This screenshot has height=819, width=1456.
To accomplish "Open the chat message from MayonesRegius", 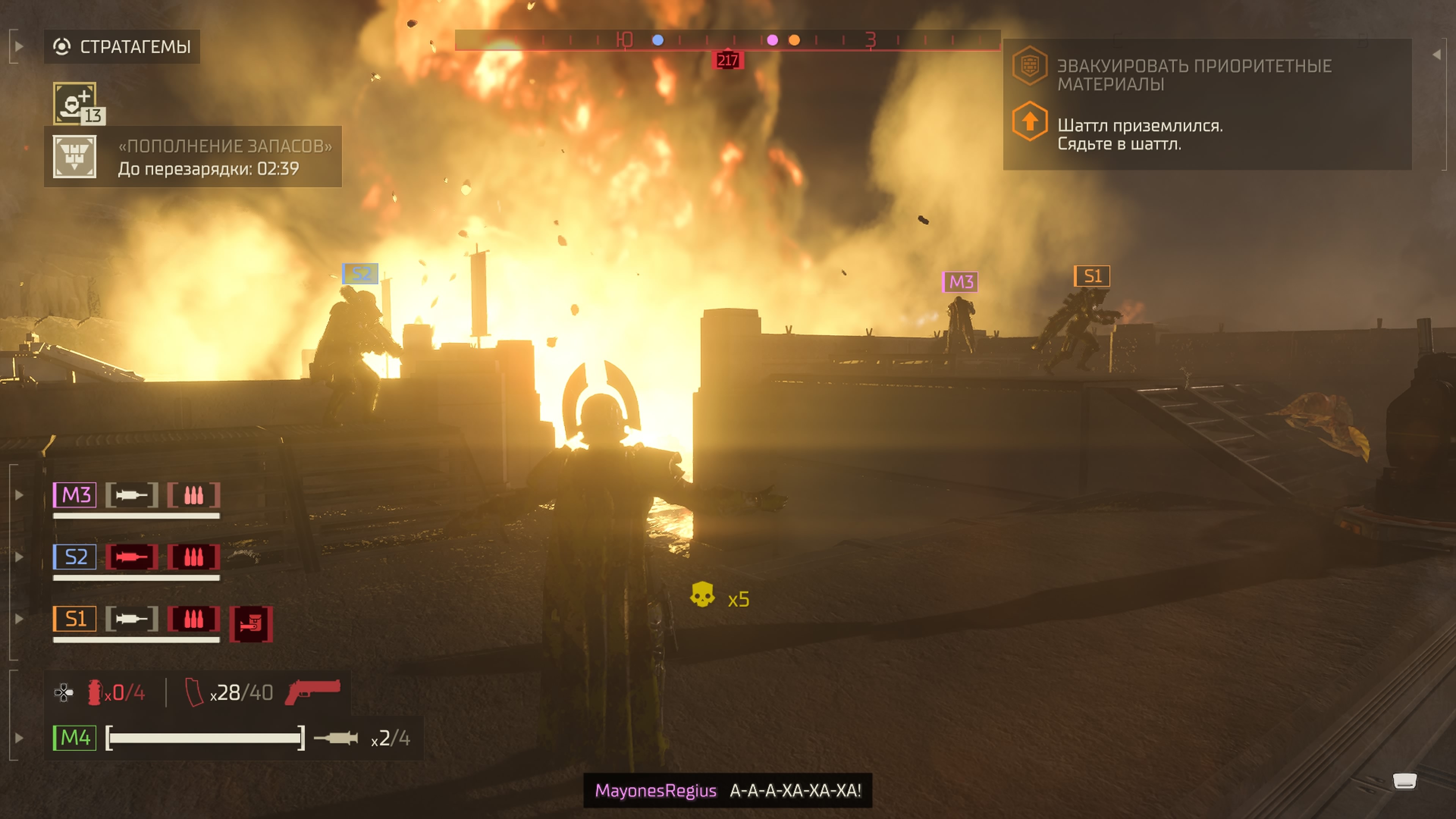I will [728, 790].
